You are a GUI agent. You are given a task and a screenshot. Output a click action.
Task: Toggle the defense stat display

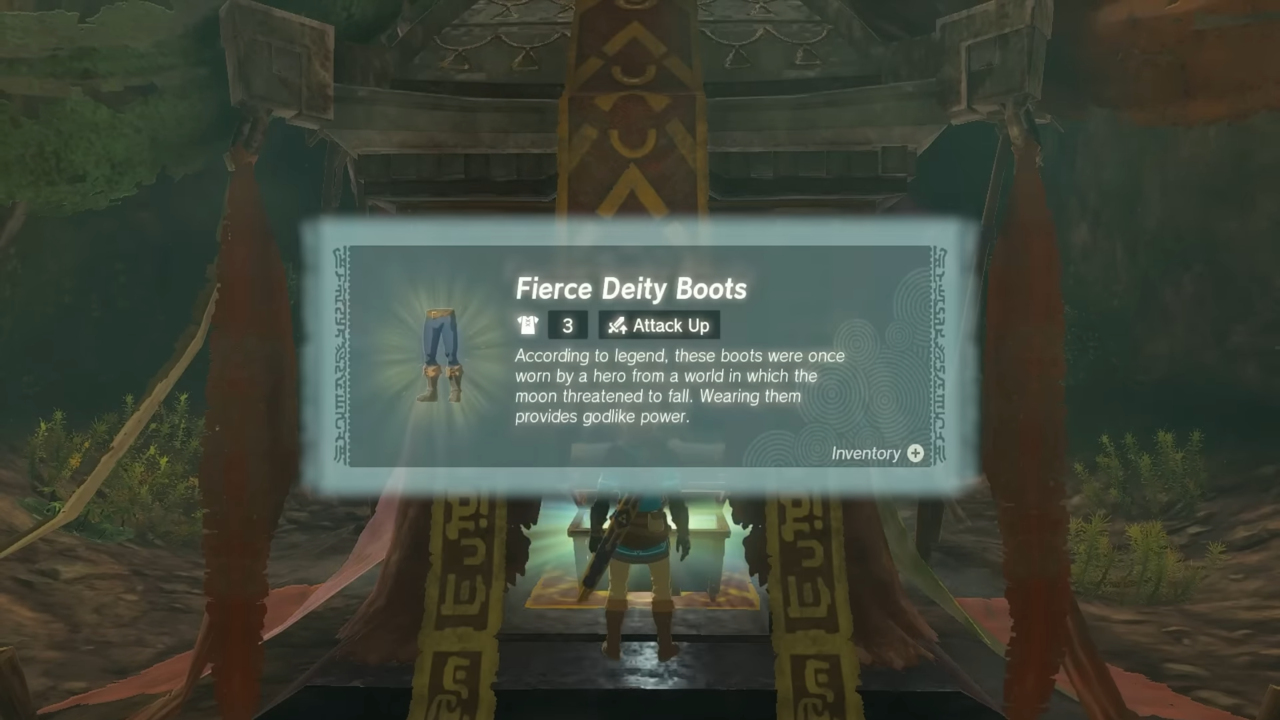point(548,325)
